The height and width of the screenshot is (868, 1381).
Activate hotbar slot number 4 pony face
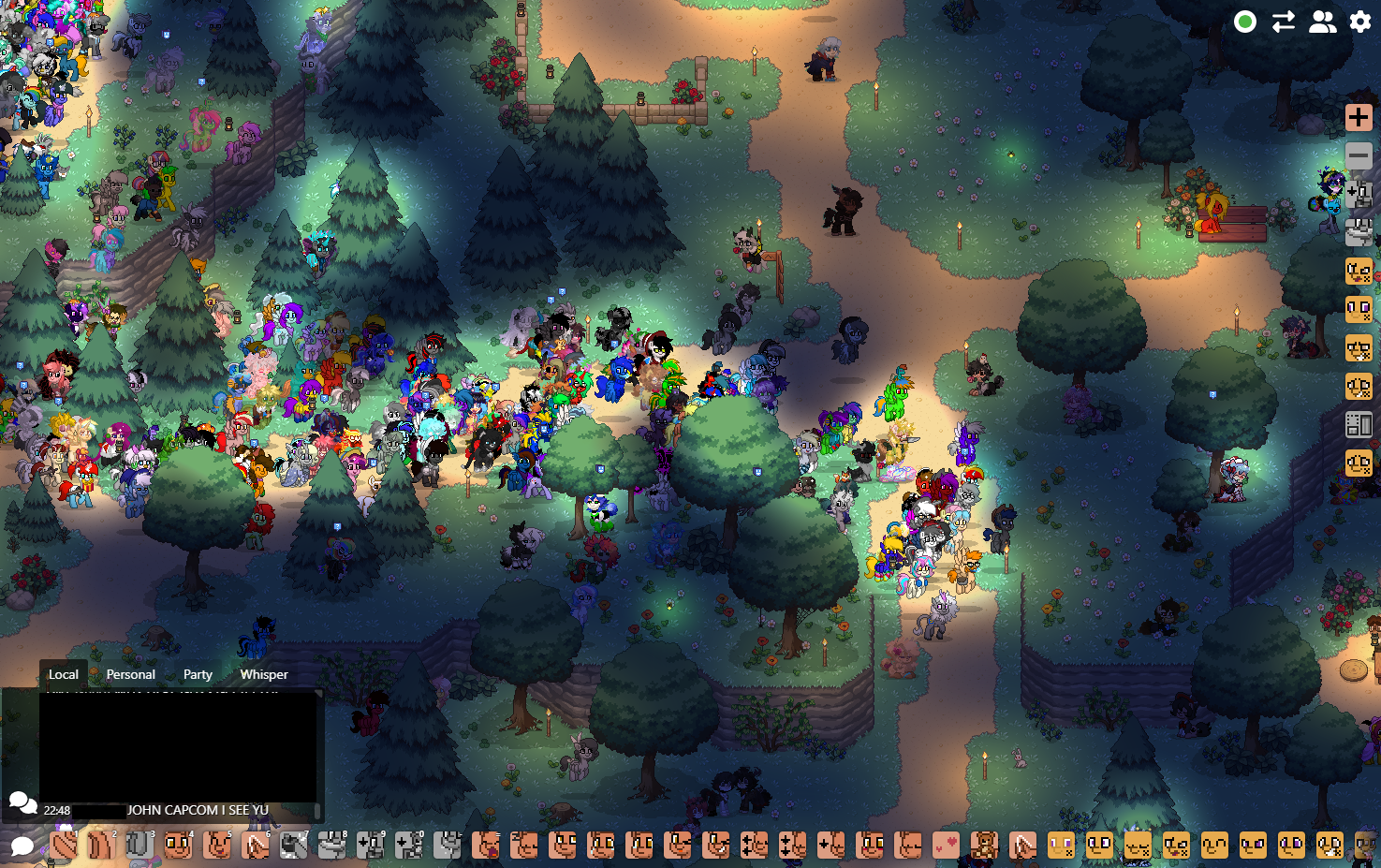tap(178, 846)
